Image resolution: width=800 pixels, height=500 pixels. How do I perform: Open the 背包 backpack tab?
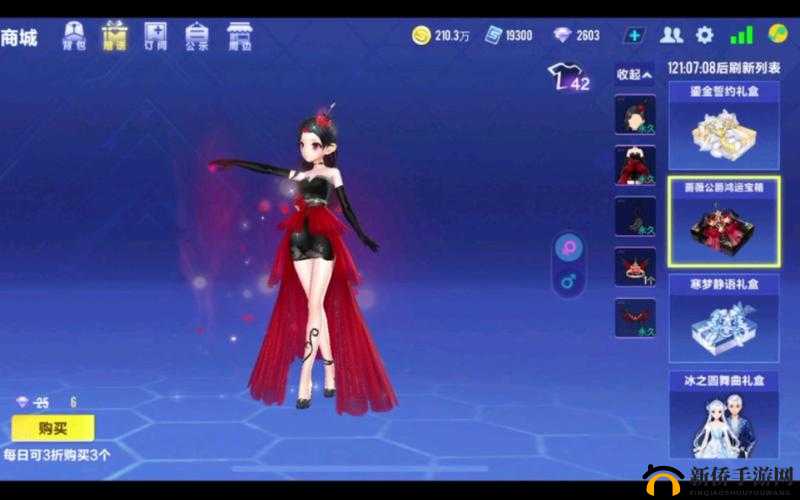pyautogui.click(x=74, y=36)
